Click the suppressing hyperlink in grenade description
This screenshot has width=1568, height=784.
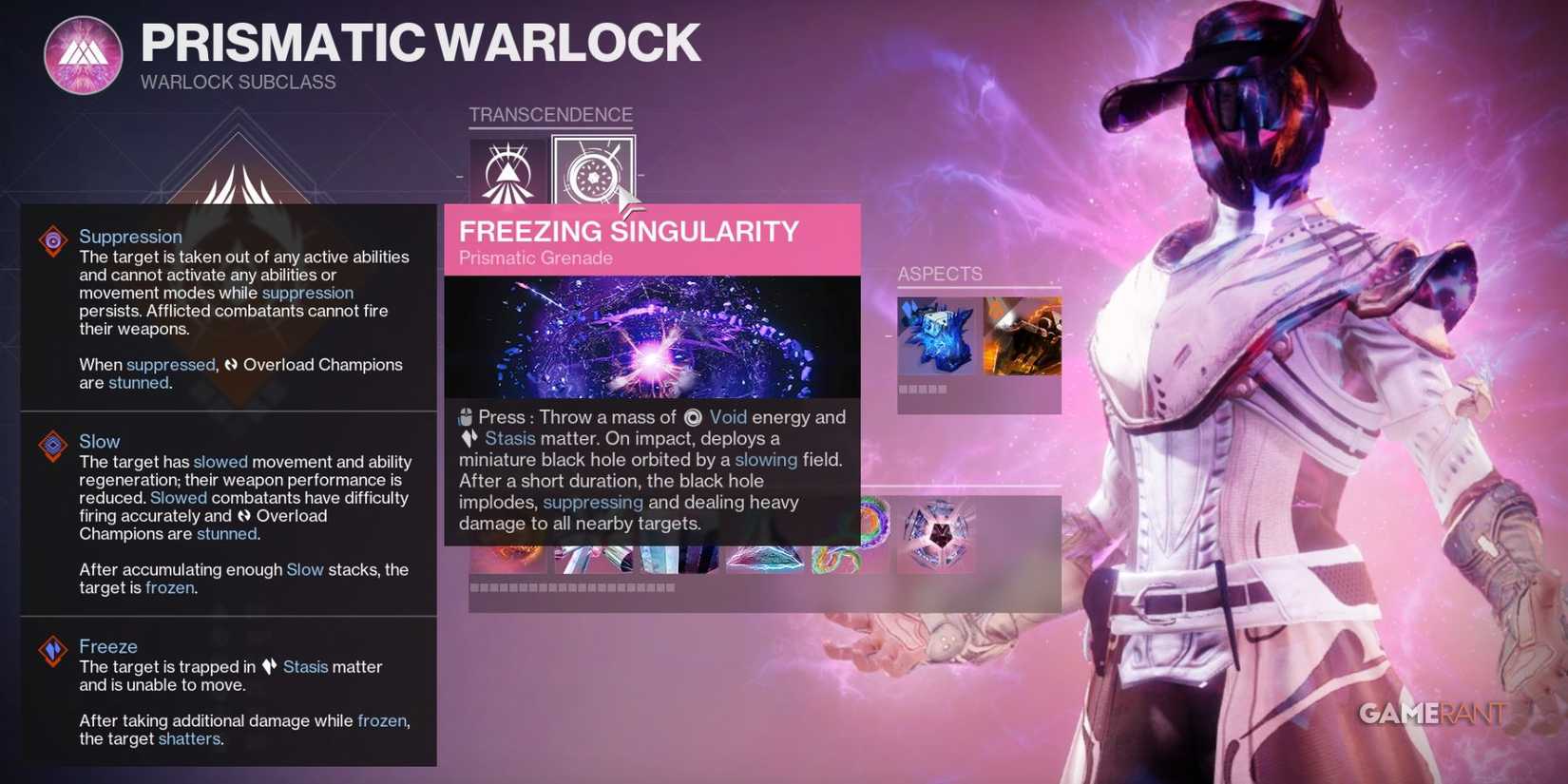tap(593, 502)
